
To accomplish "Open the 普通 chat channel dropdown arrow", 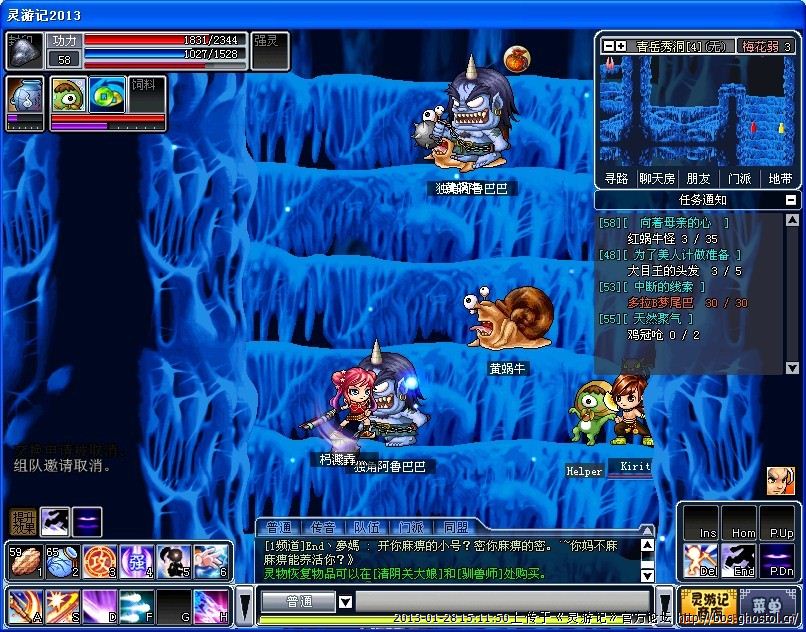I will point(345,602).
